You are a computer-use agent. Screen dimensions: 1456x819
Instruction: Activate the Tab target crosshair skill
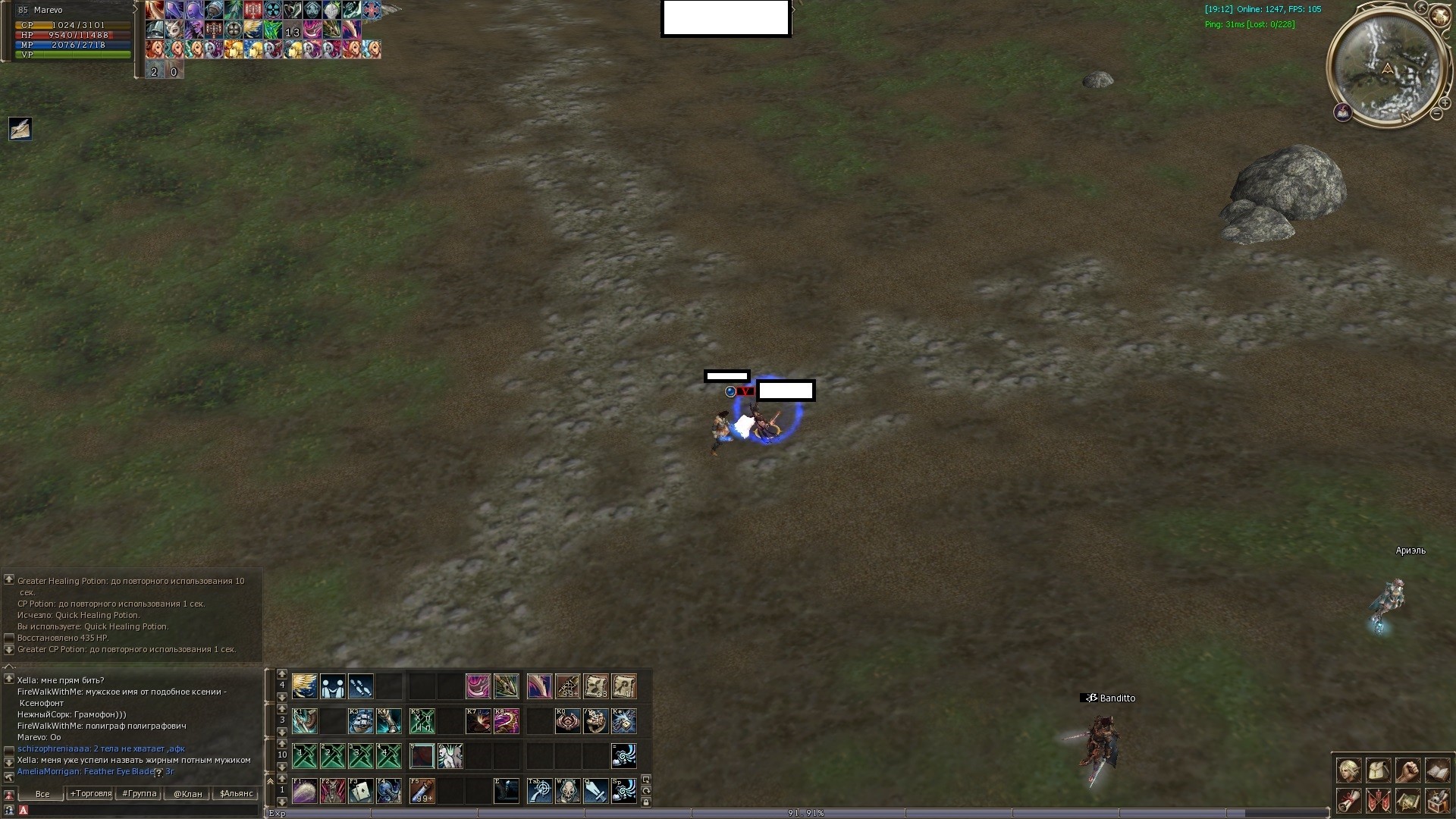[539, 791]
